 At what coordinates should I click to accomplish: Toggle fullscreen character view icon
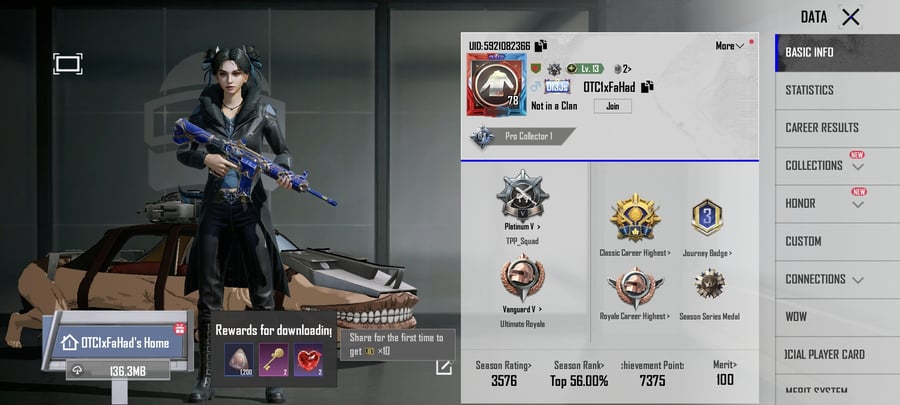click(x=67, y=64)
